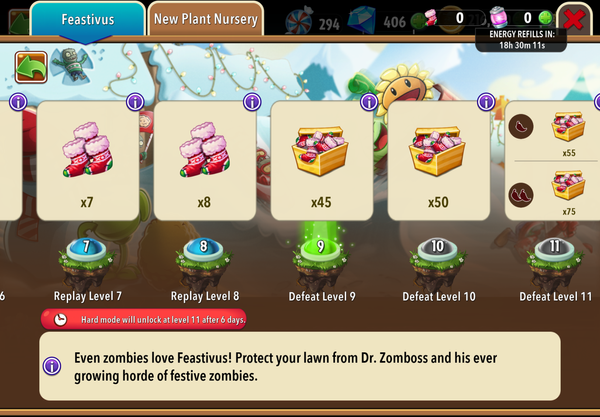Open the gift item next to back arrow
600x417 pixels.
pyautogui.click(x=68, y=61)
